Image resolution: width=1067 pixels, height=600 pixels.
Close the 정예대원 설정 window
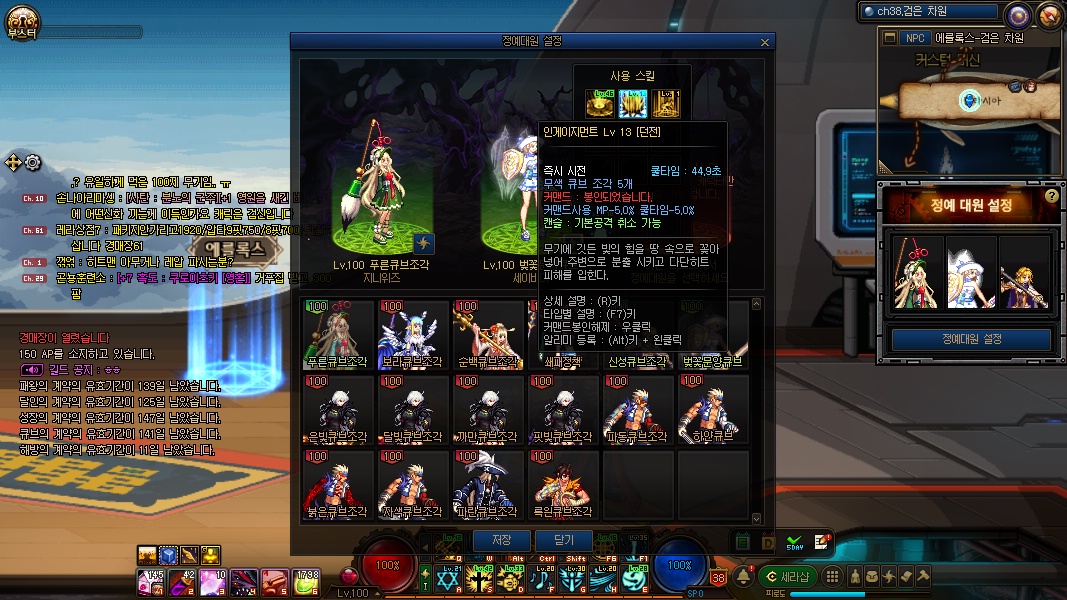765,42
